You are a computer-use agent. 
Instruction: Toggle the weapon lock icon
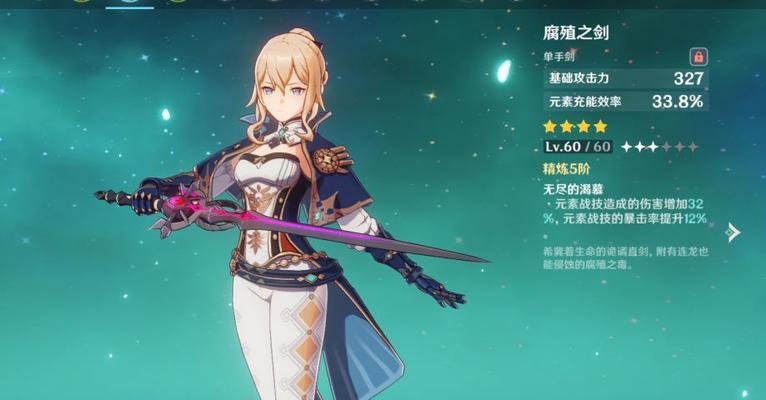(x=698, y=56)
